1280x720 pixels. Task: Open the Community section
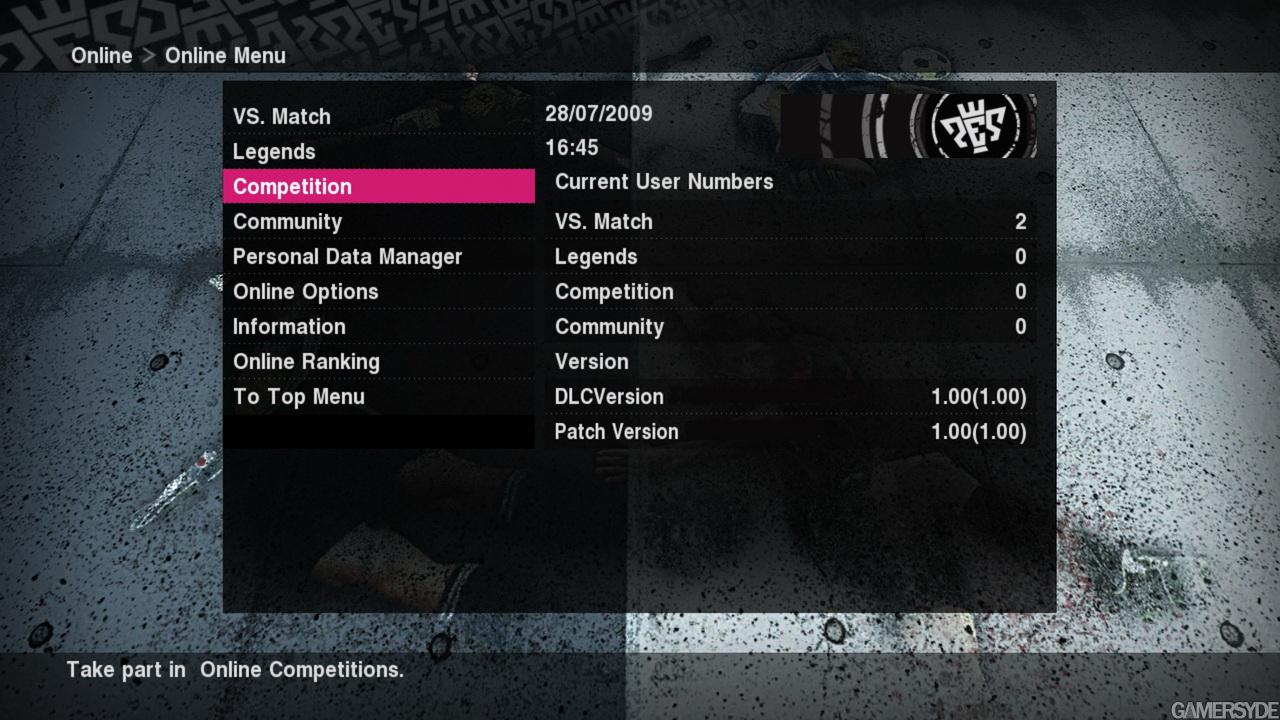(287, 221)
